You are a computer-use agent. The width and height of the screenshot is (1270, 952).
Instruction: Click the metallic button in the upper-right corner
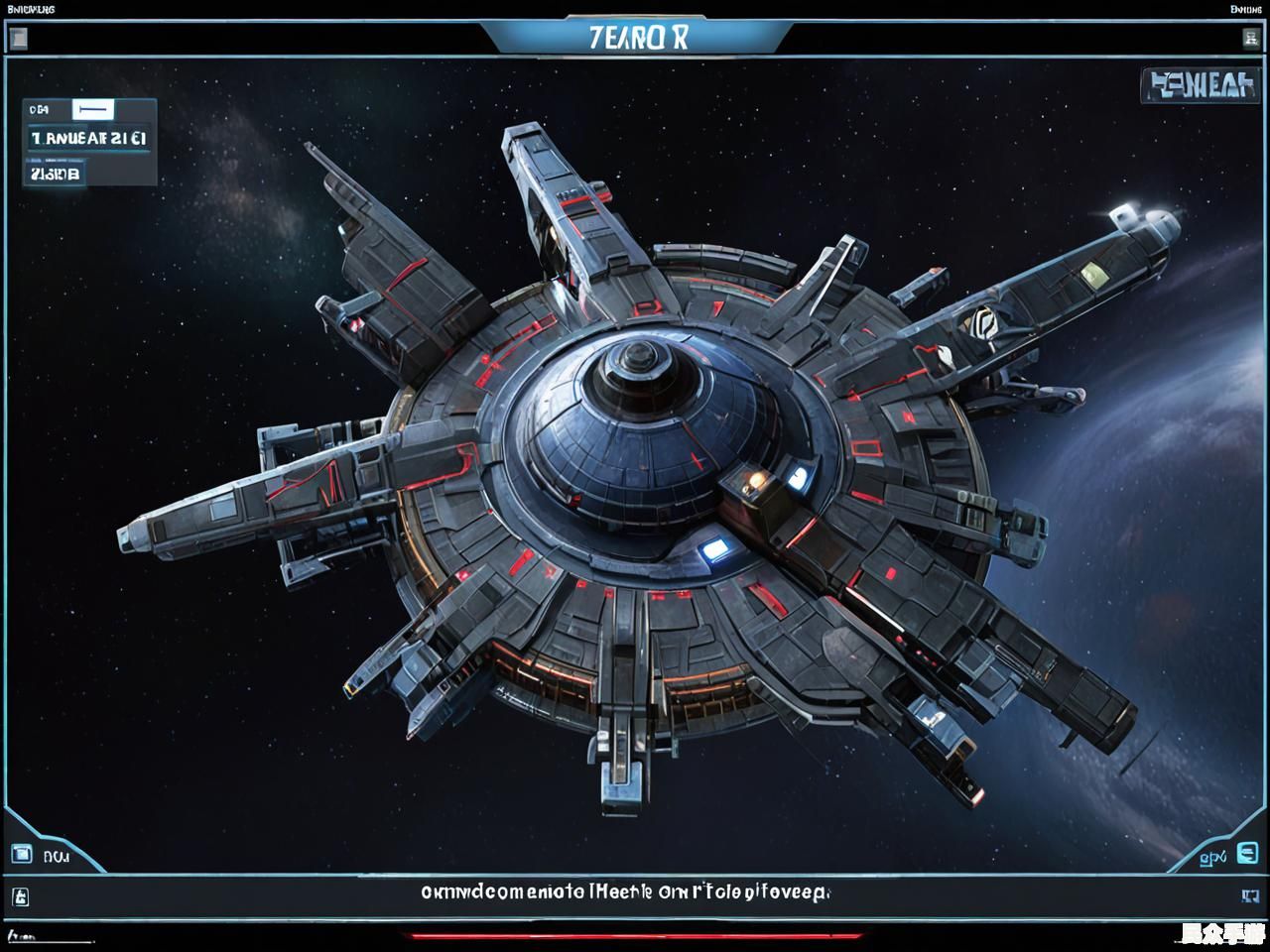pyautogui.click(x=1198, y=86)
